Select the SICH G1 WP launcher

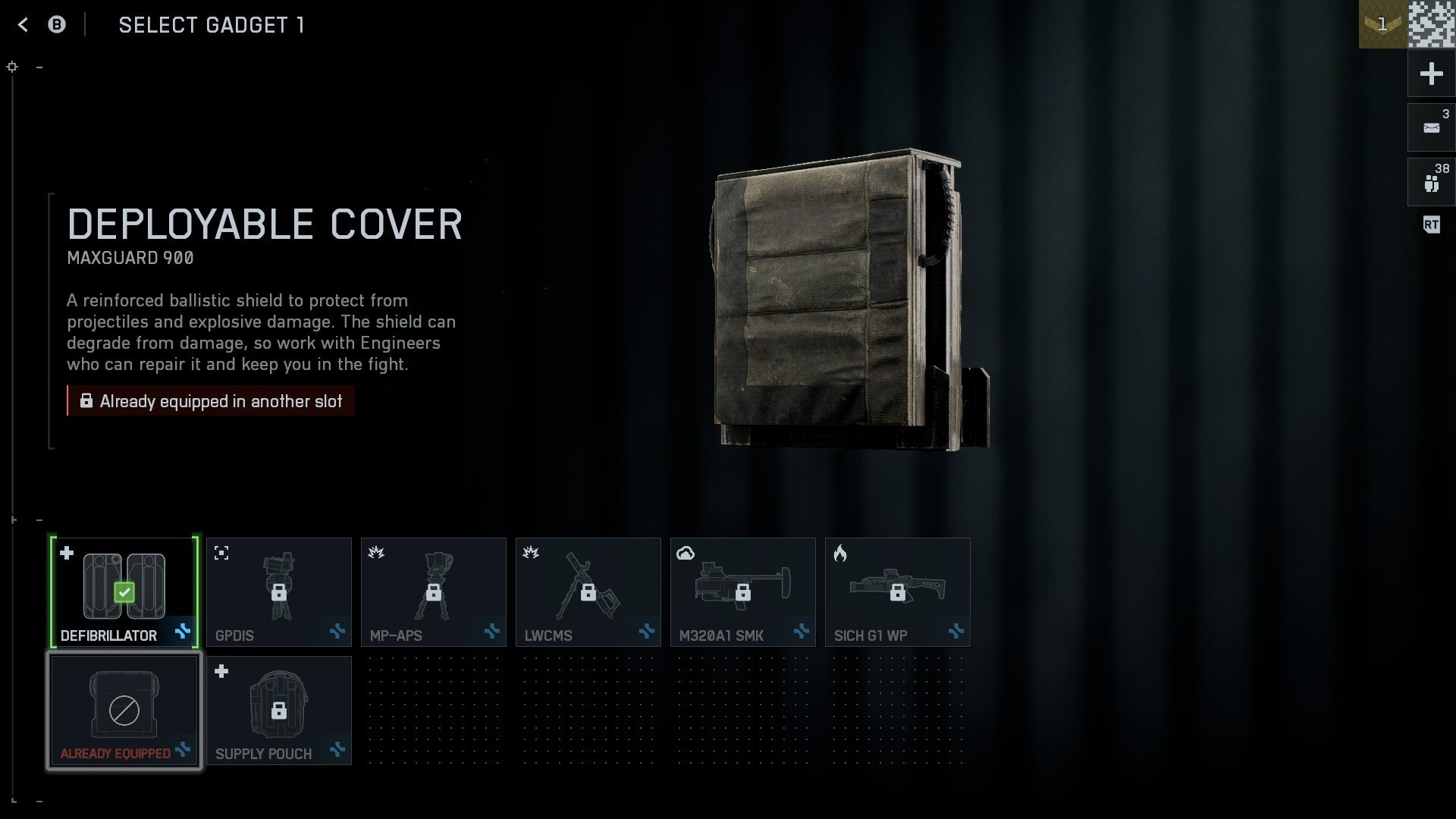[x=898, y=591]
